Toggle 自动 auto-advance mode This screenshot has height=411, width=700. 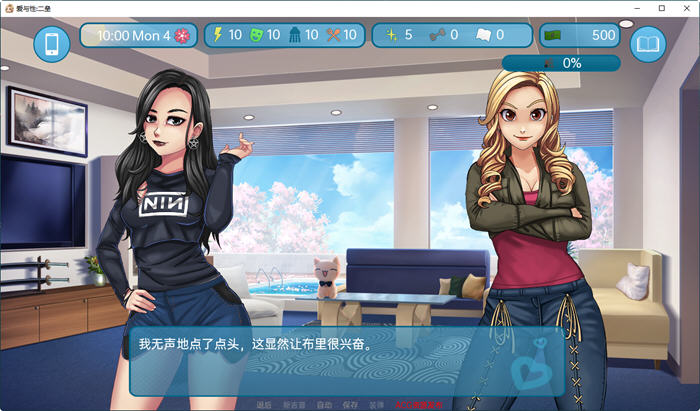point(324,405)
